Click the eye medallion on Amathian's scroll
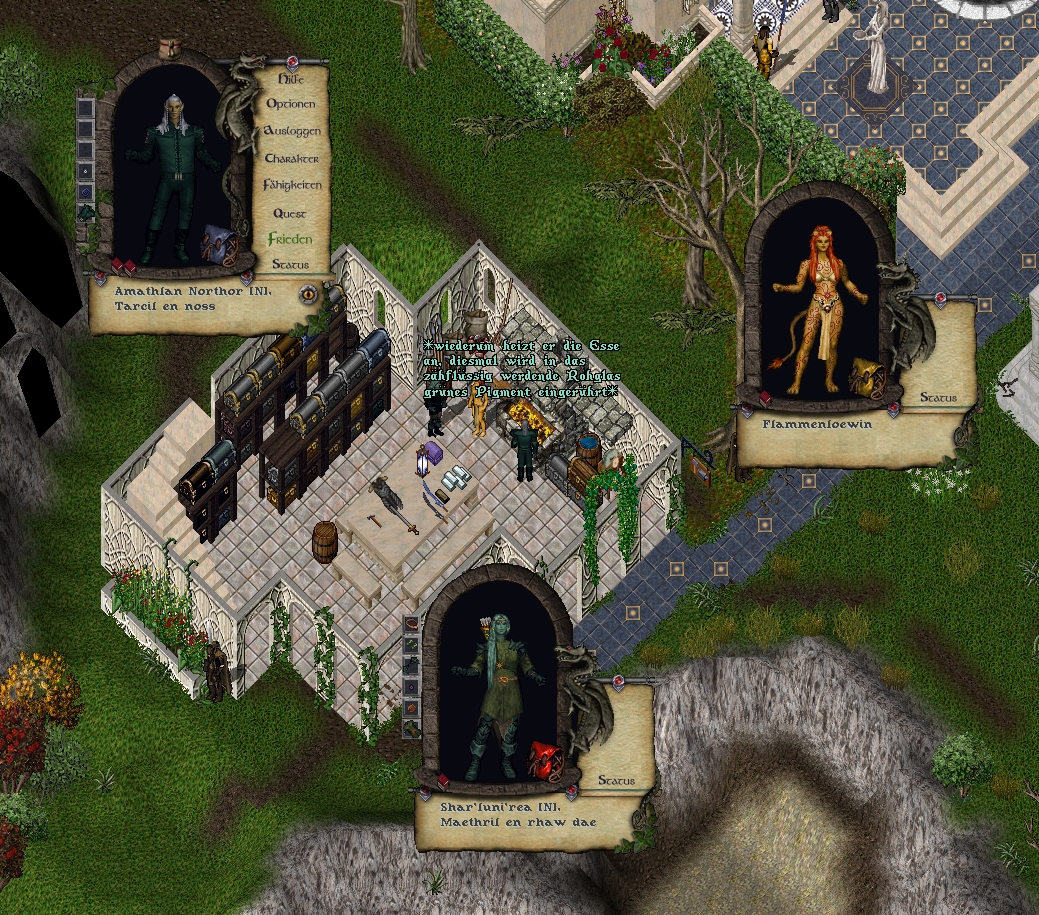Screen dimensions: 1039x915 tap(309, 294)
